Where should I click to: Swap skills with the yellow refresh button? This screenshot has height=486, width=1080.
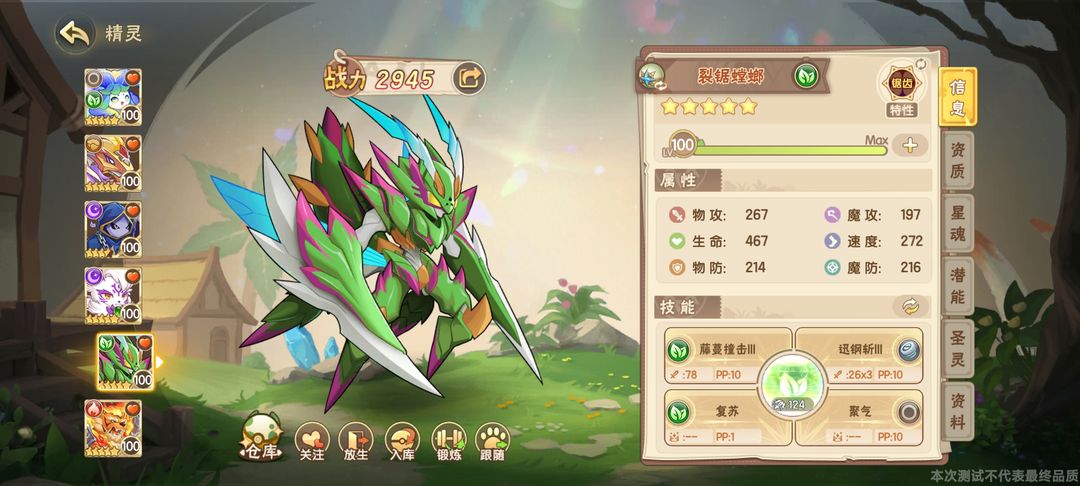click(x=910, y=307)
